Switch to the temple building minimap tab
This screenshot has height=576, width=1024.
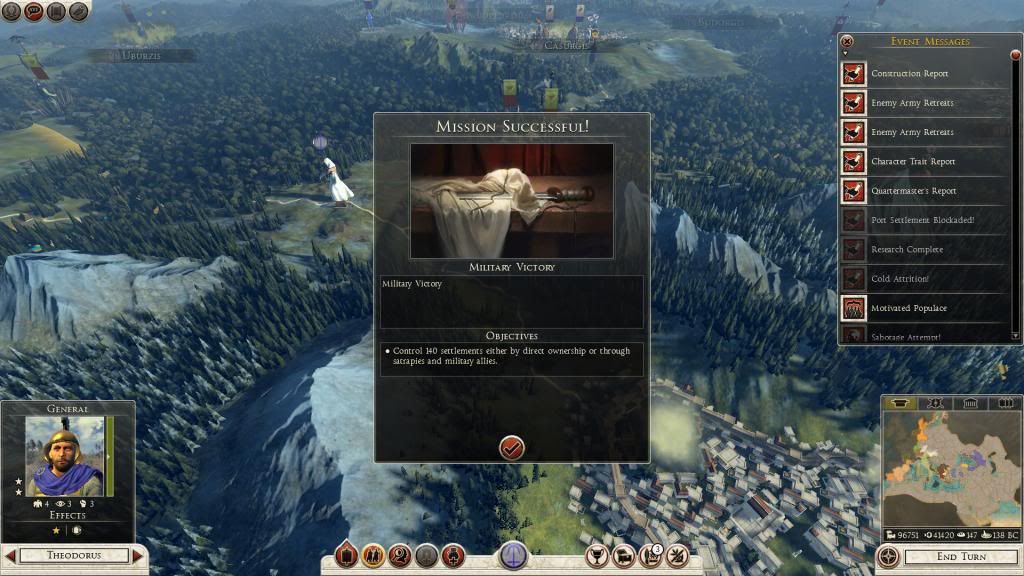970,403
